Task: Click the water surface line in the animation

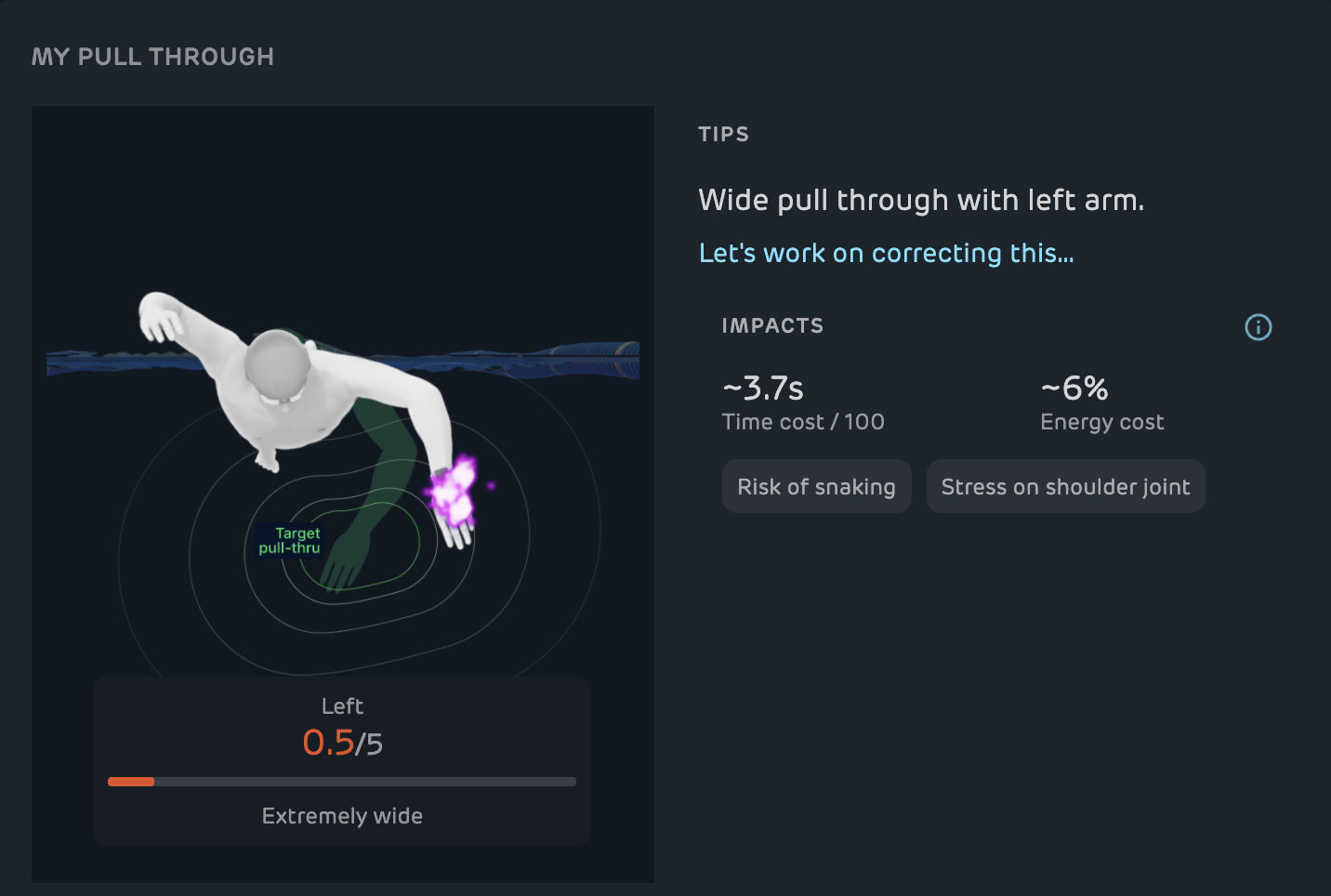Action: (x=139, y=362)
